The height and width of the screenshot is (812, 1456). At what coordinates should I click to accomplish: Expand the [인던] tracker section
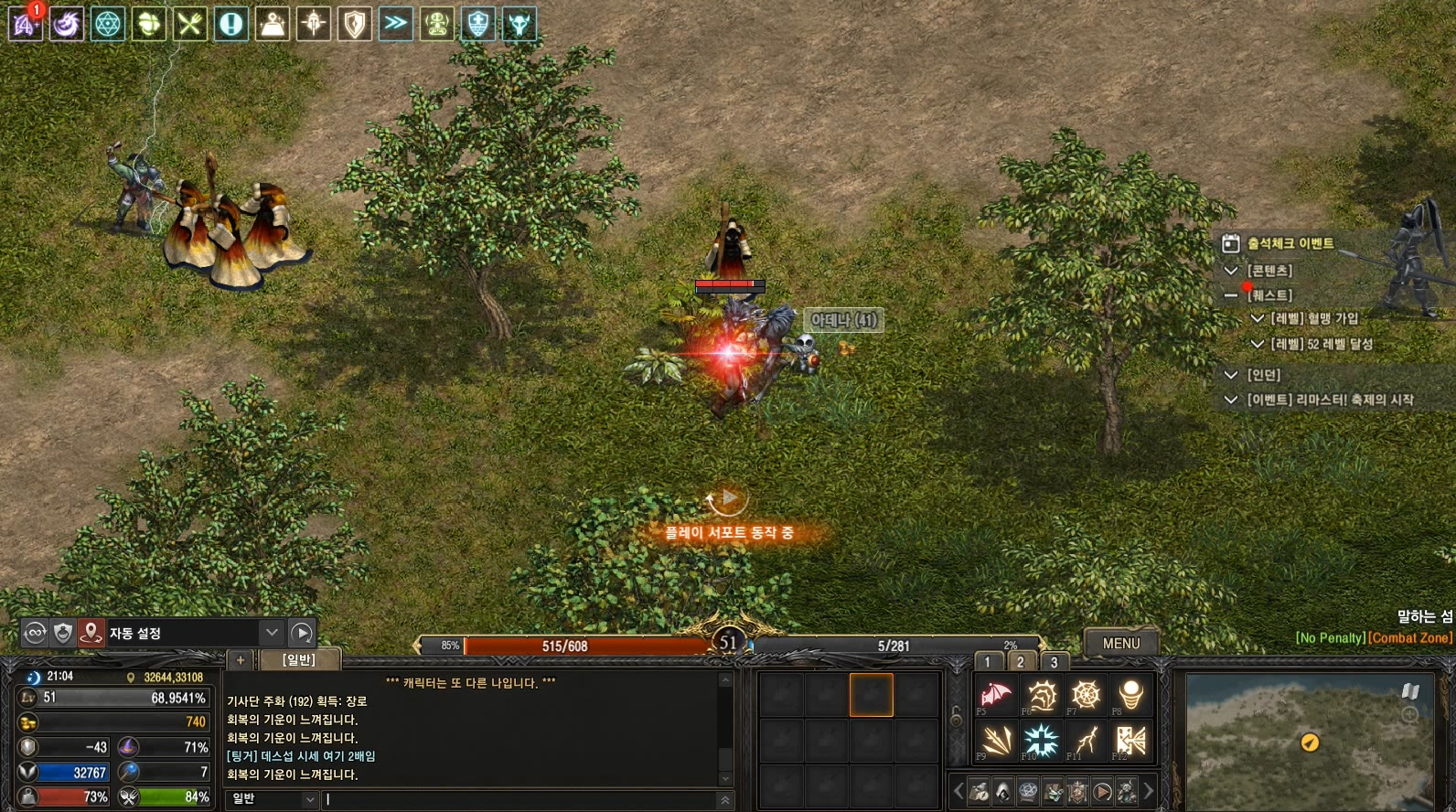1231,375
